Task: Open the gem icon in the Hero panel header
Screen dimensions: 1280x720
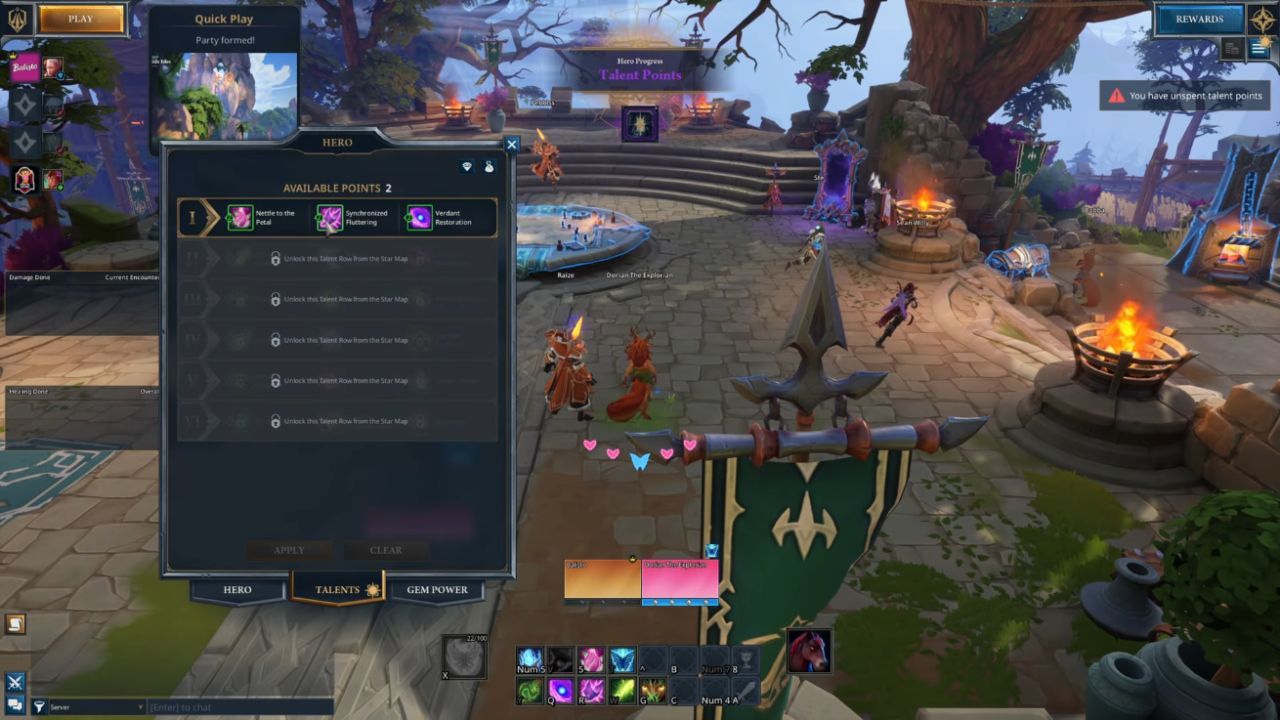Action: pyautogui.click(x=466, y=167)
